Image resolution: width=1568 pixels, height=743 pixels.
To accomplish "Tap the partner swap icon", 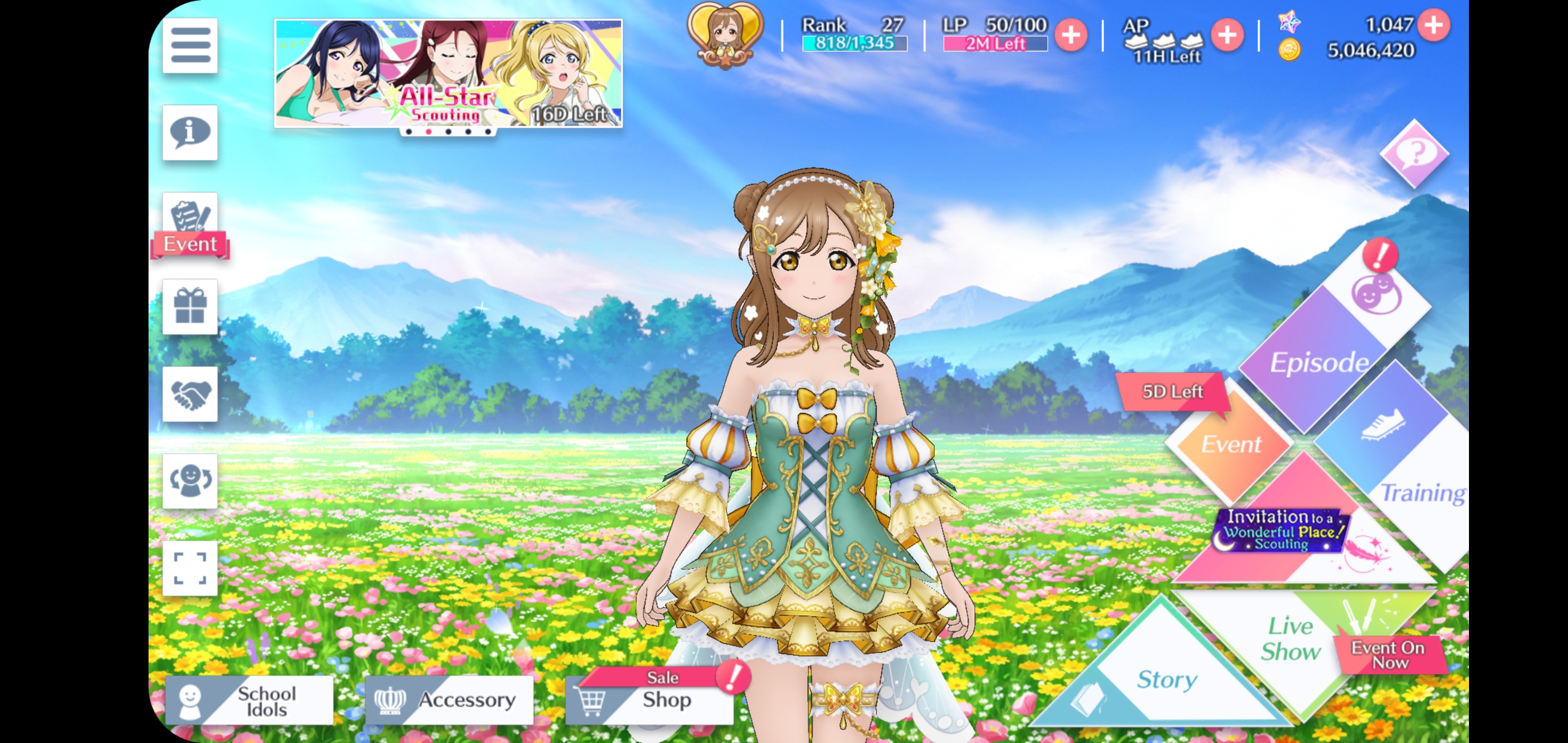I will point(190,481).
